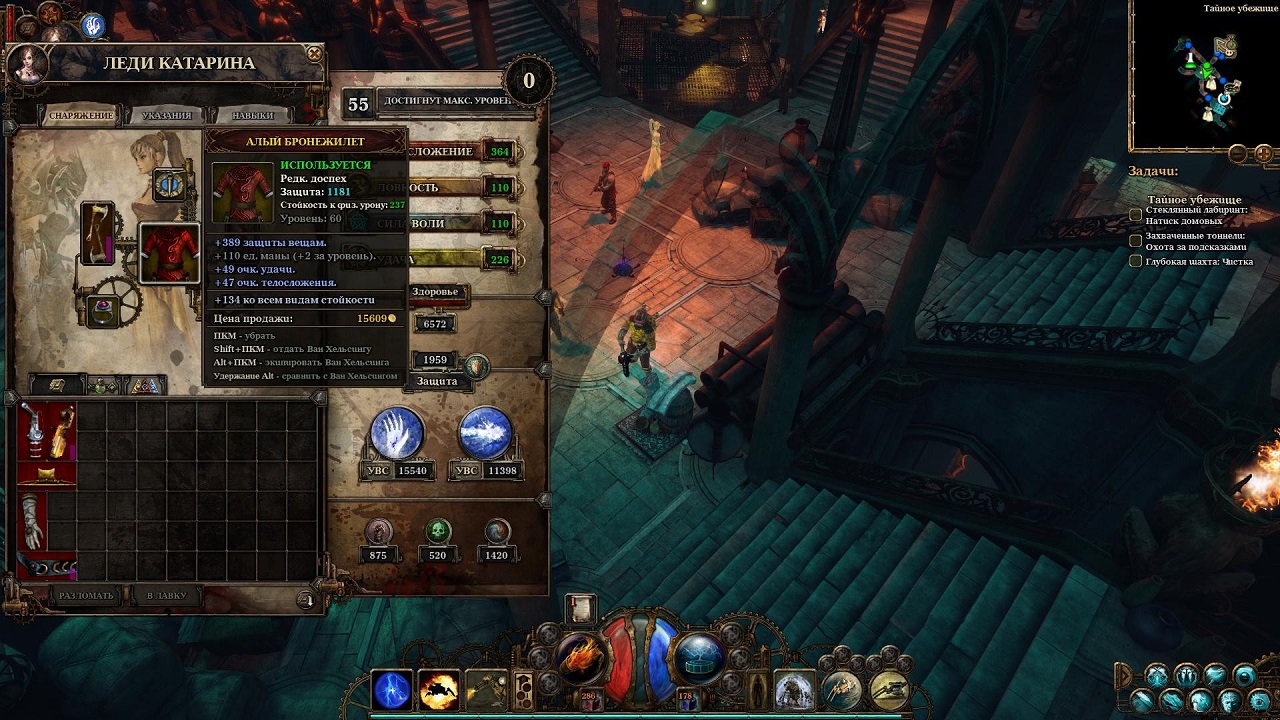This screenshot has height=720, width=1280.
Task: Zoom out the minimap with minus button
Action: coord(1238,153)
